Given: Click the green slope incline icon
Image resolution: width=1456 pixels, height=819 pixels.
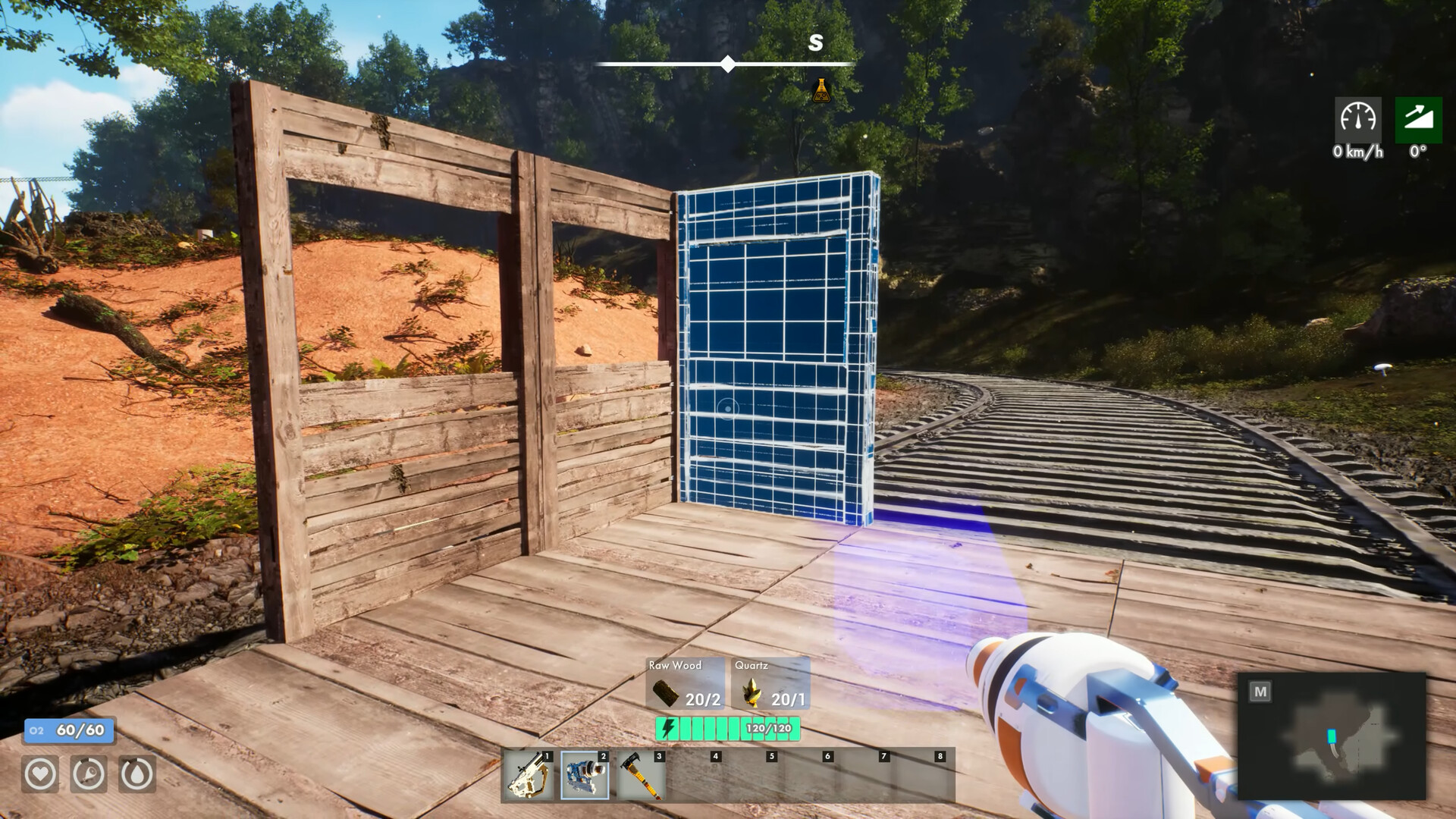Looking at the screenshot, I should tap(1418, 120).
